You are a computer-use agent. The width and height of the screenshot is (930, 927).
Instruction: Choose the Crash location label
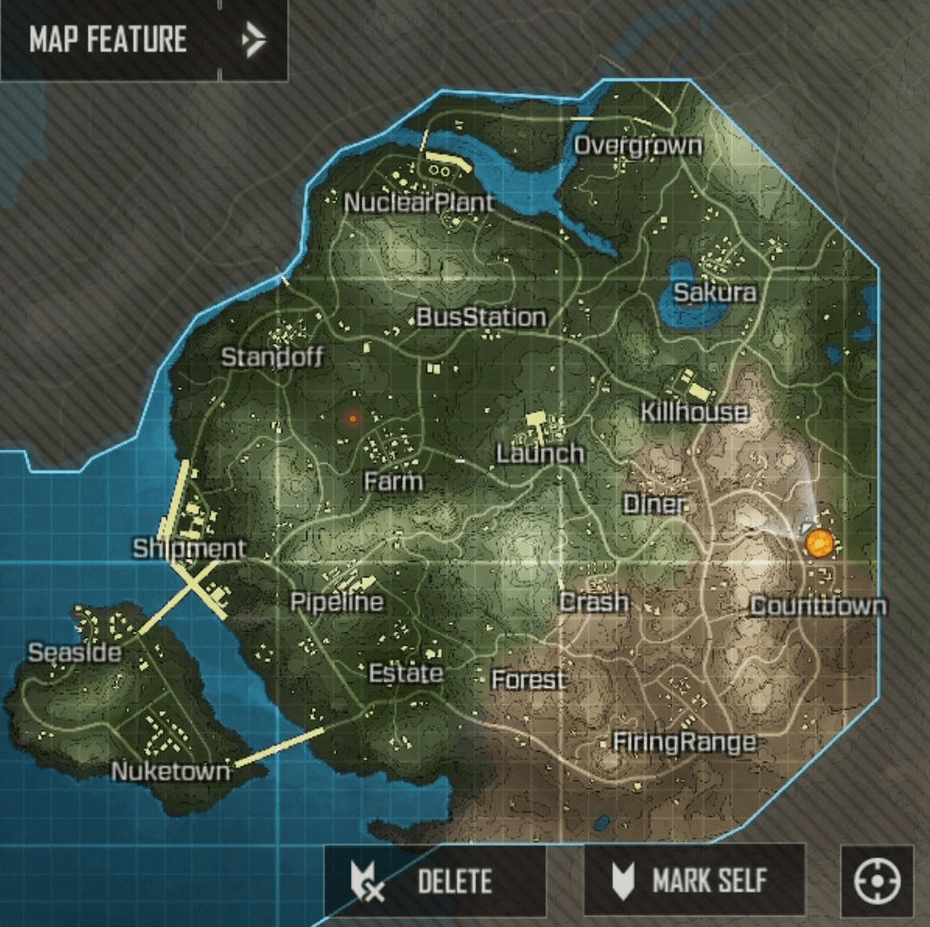click(x=594, y=602)
